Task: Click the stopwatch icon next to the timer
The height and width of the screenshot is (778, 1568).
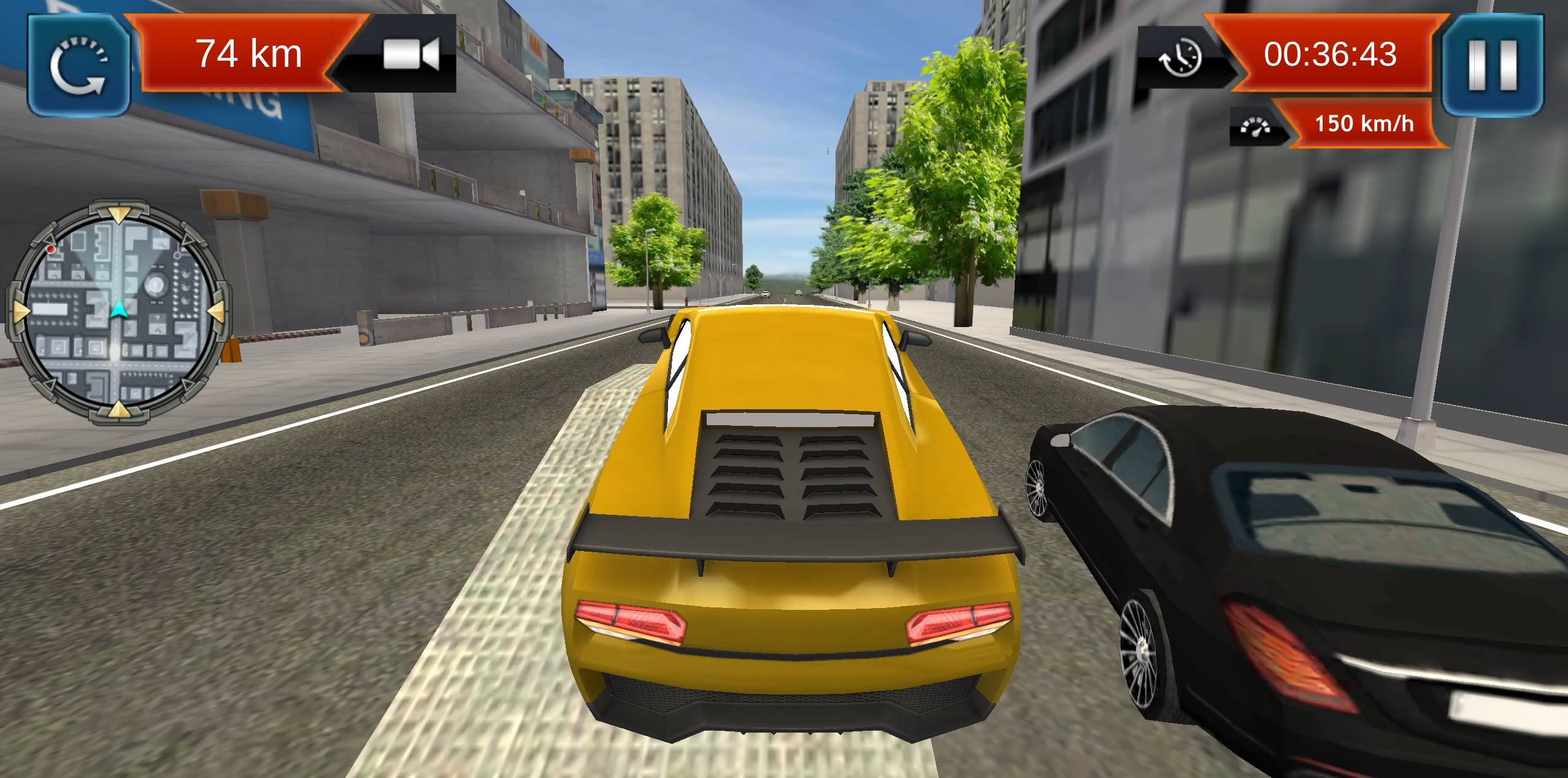Action: click(1184, 55)
